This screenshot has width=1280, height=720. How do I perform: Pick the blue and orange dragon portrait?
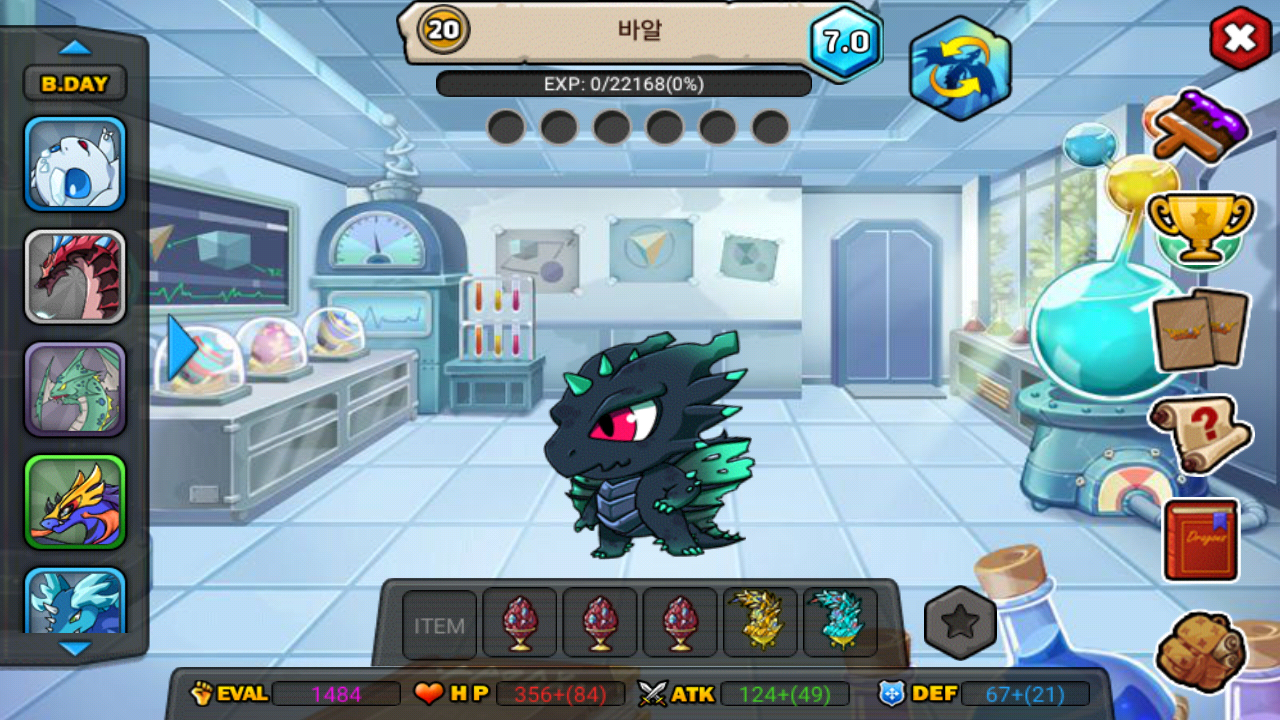click(x=75, y=502)
